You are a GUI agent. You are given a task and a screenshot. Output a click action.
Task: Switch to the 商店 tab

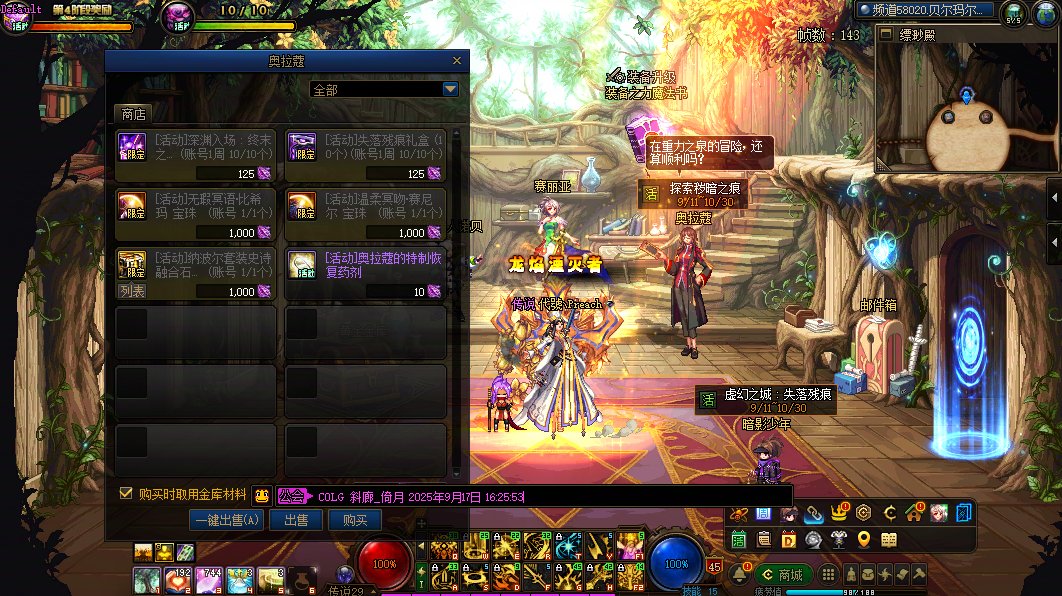coord(133,114)
